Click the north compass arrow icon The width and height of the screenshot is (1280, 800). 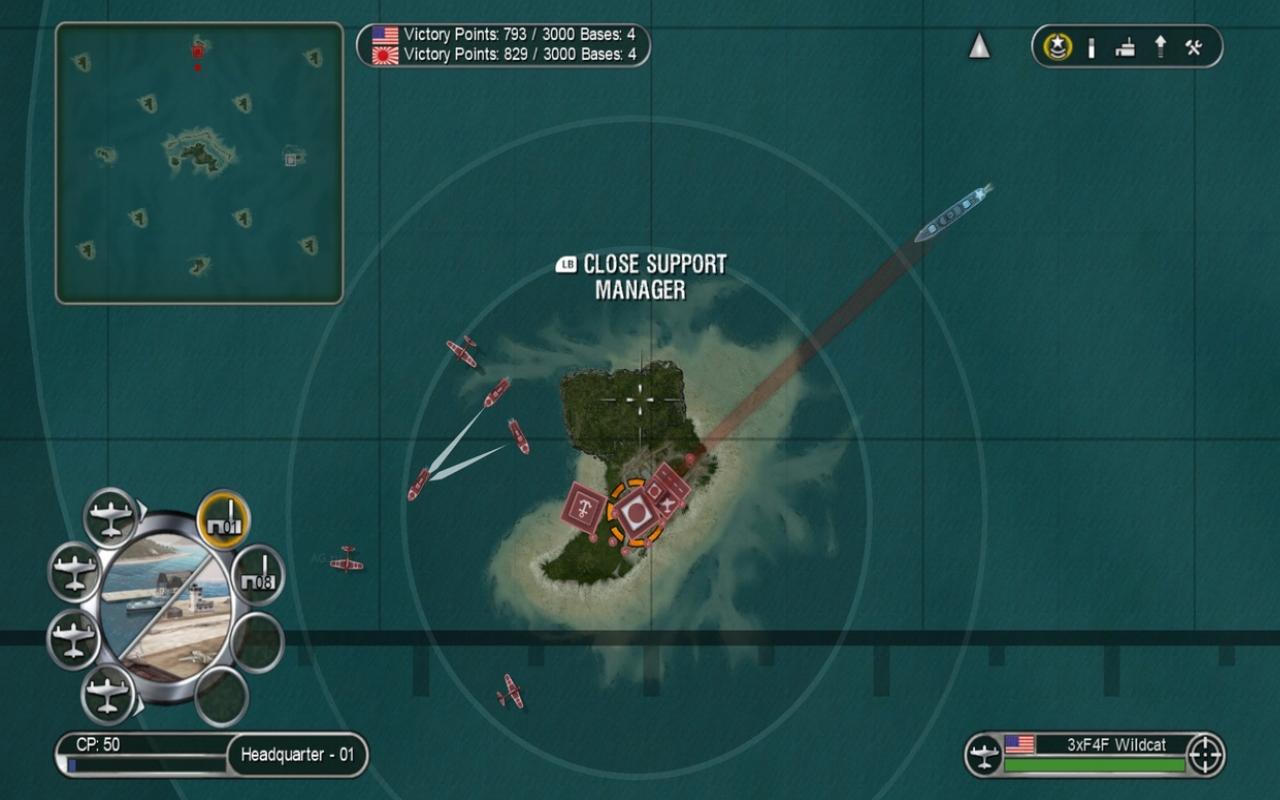[979, 45]
